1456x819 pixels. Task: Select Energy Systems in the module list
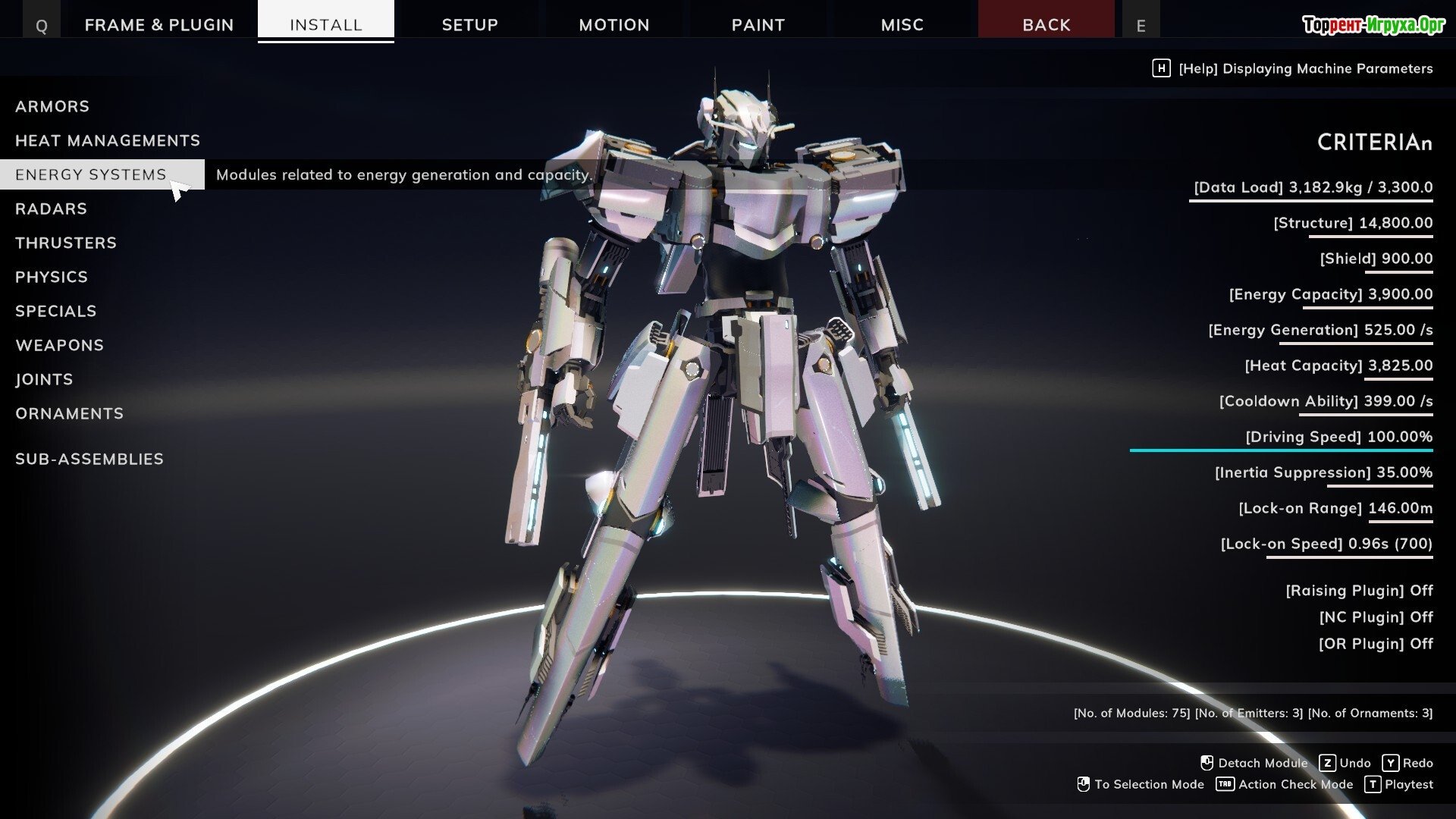(91, 174)
